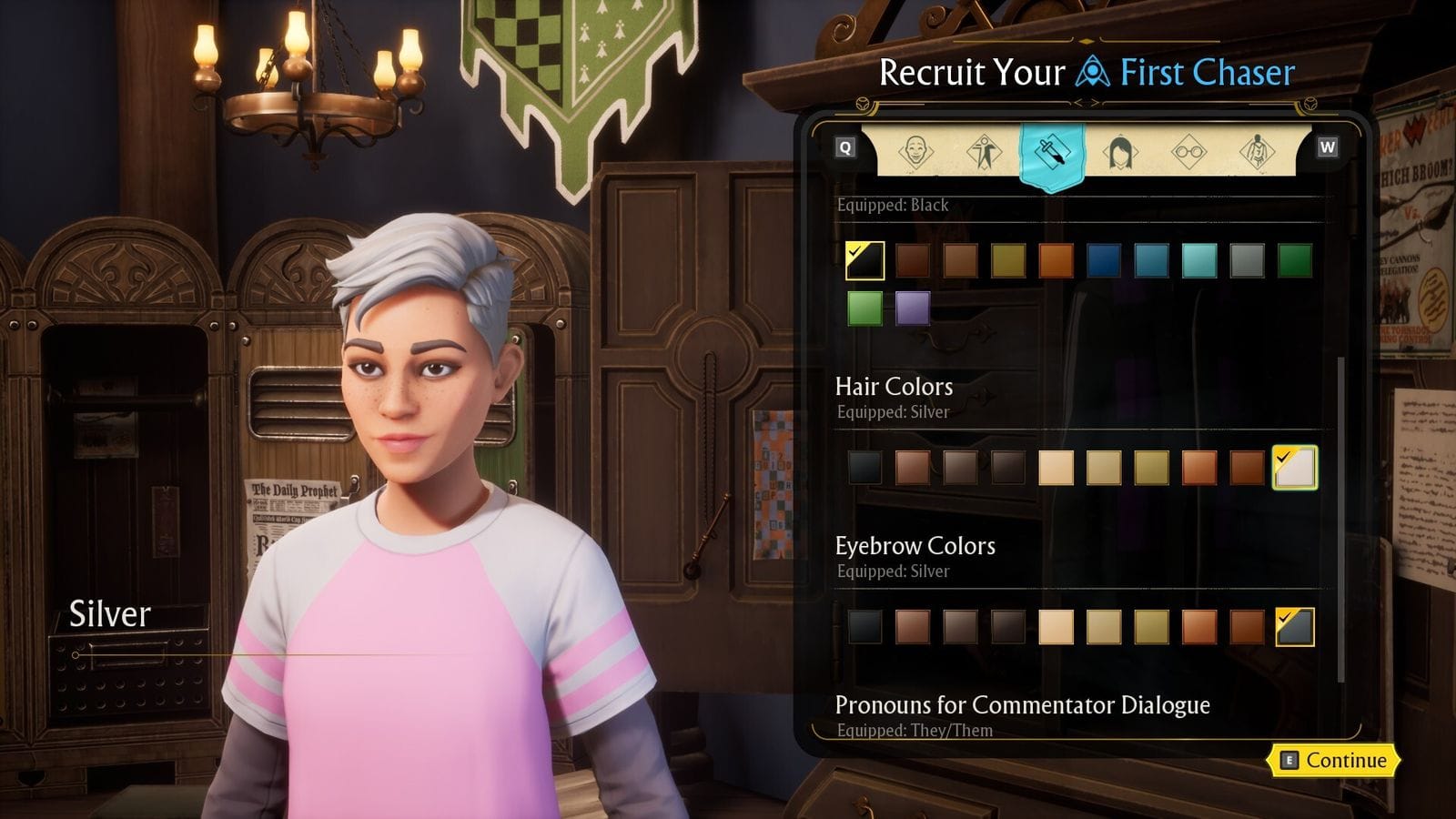Viewport: 1456px width, 819px height.
Task: Switch to the body type tab
Action: (984, 151)
